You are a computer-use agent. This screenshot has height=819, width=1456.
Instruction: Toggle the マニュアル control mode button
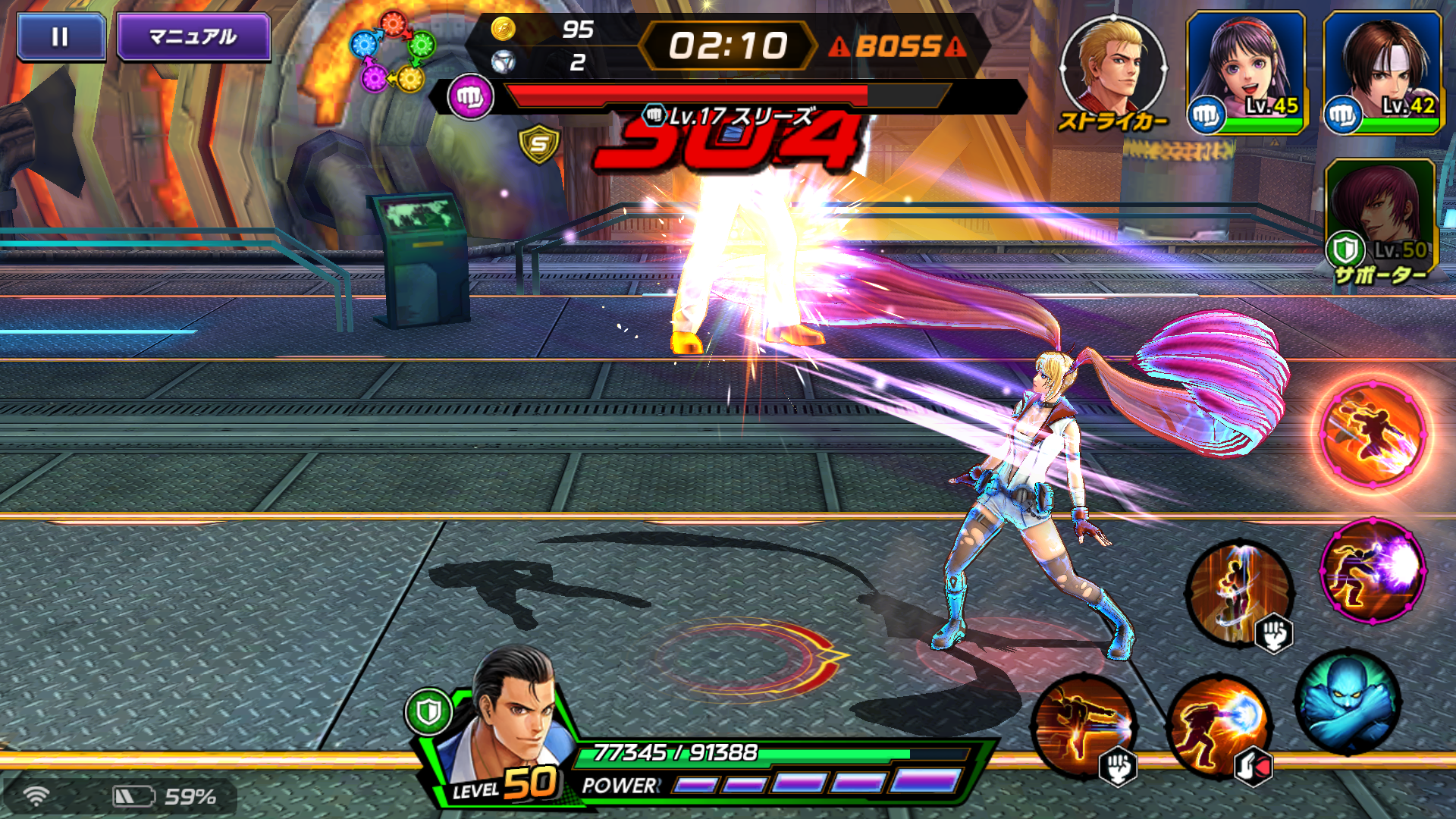tap(193, 36)
